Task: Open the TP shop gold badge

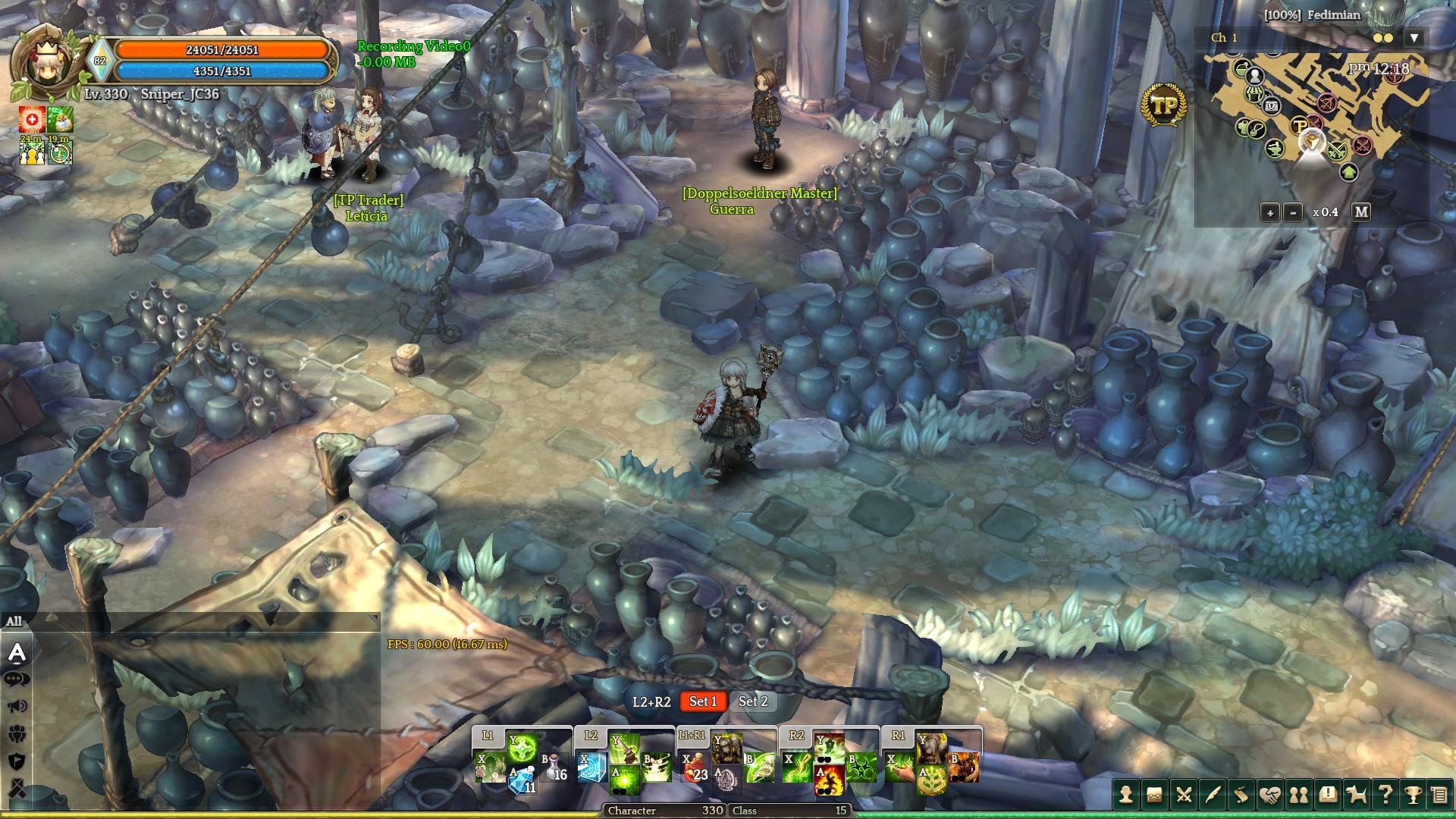Action: click(x=1163, y=105)
